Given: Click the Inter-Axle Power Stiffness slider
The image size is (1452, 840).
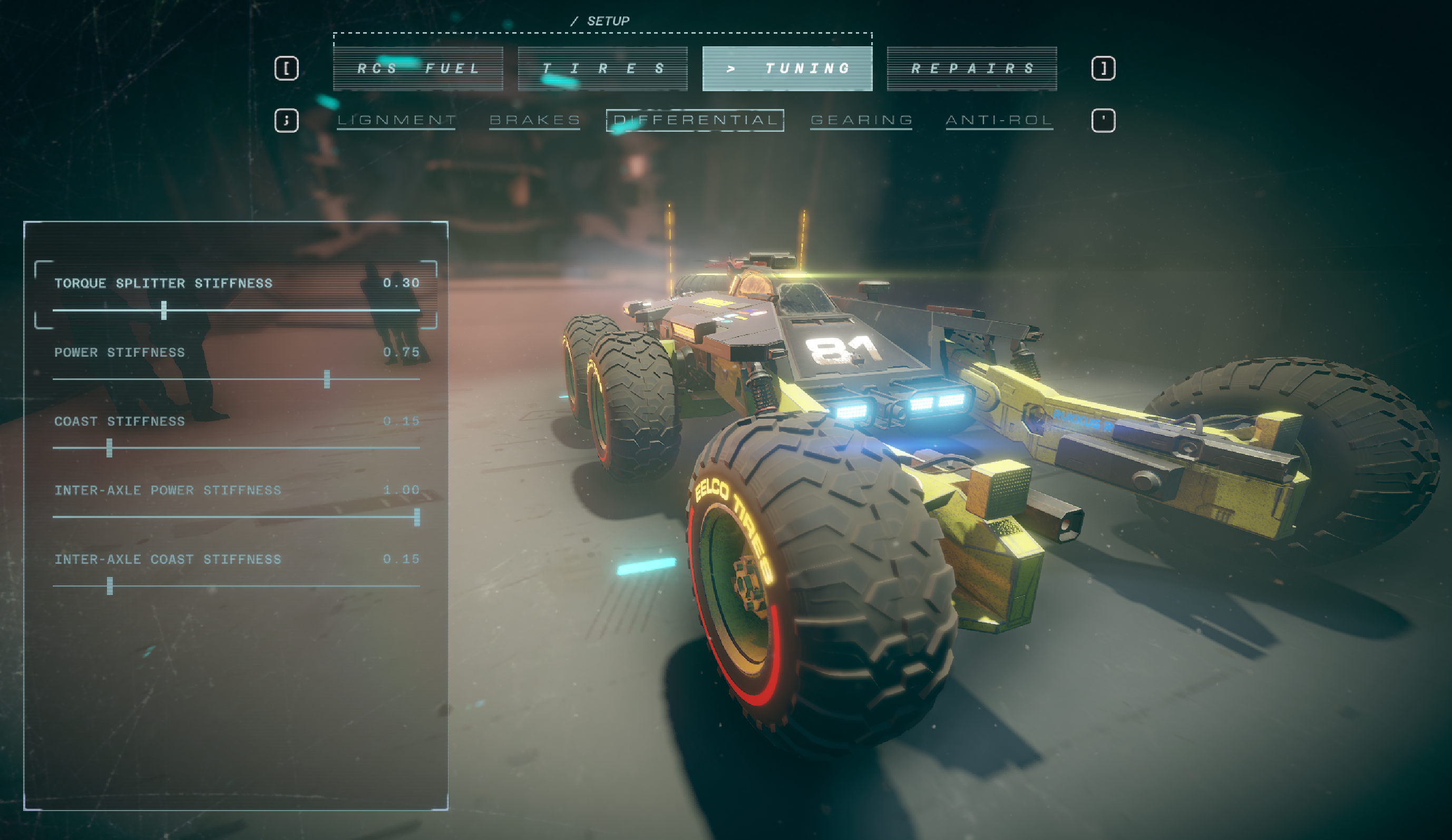Looking at the screenshot, I should click(x=416, y=517).
